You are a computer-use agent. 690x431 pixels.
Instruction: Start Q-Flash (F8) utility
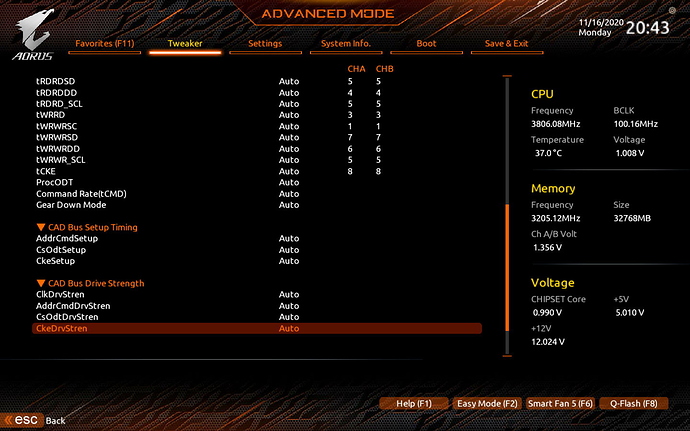pos(633,403)
